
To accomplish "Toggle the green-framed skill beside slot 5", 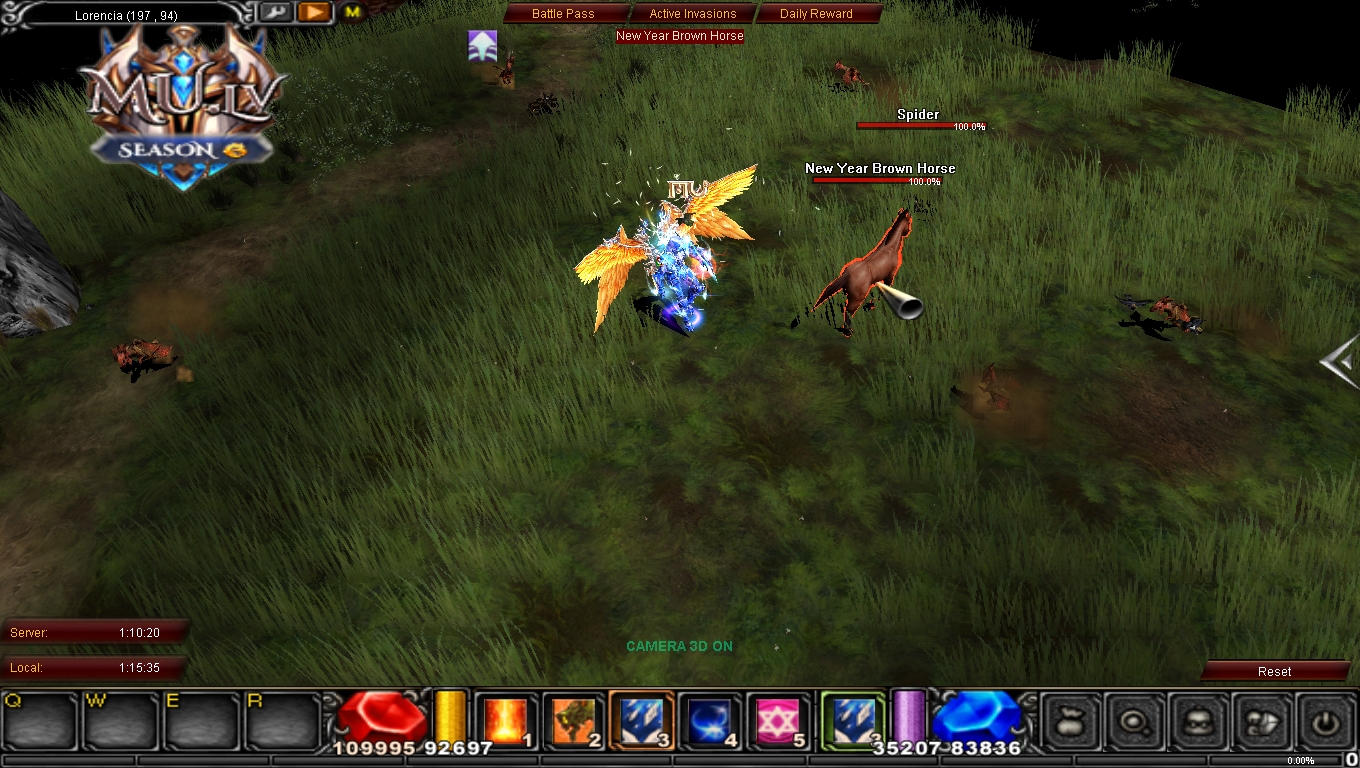I will [x=849, y=719].
